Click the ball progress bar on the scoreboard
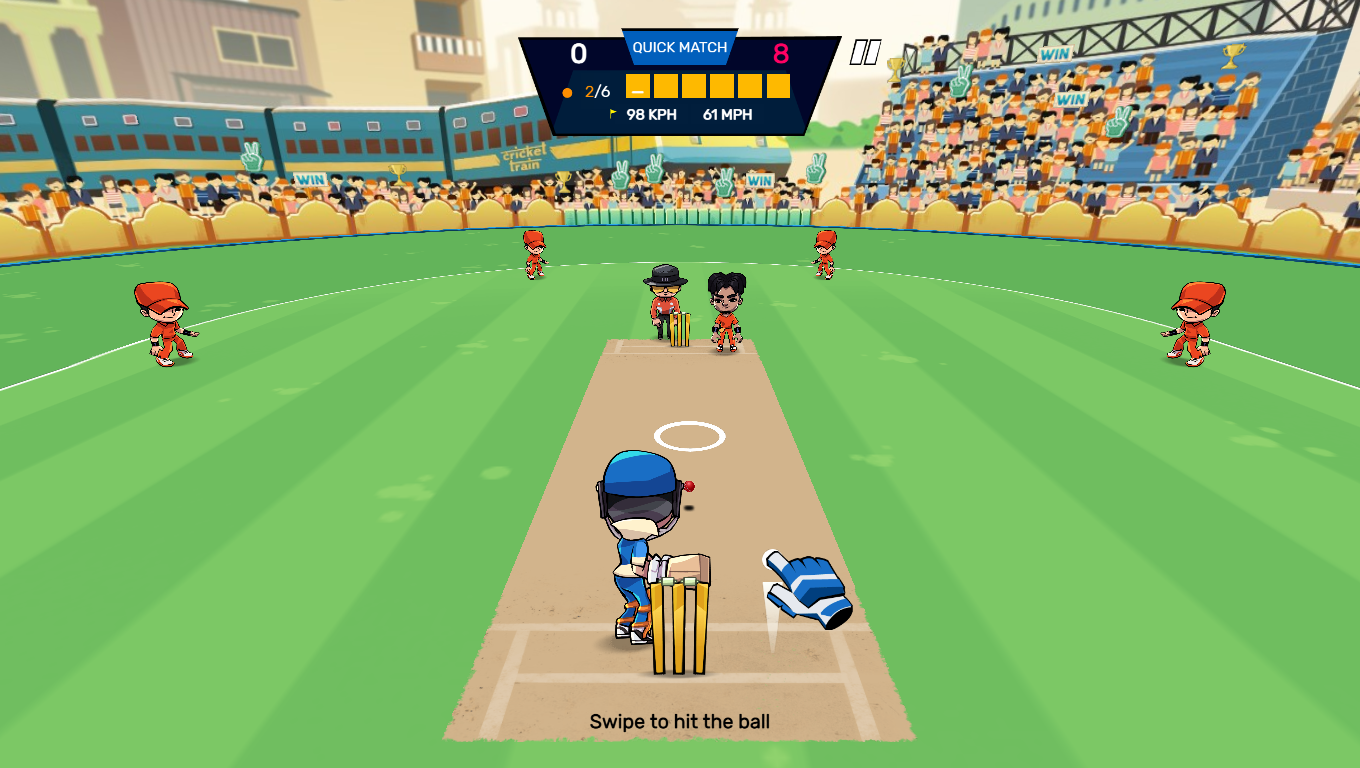The width and height of the screenshot is (1360, 768). click(707, 88)
